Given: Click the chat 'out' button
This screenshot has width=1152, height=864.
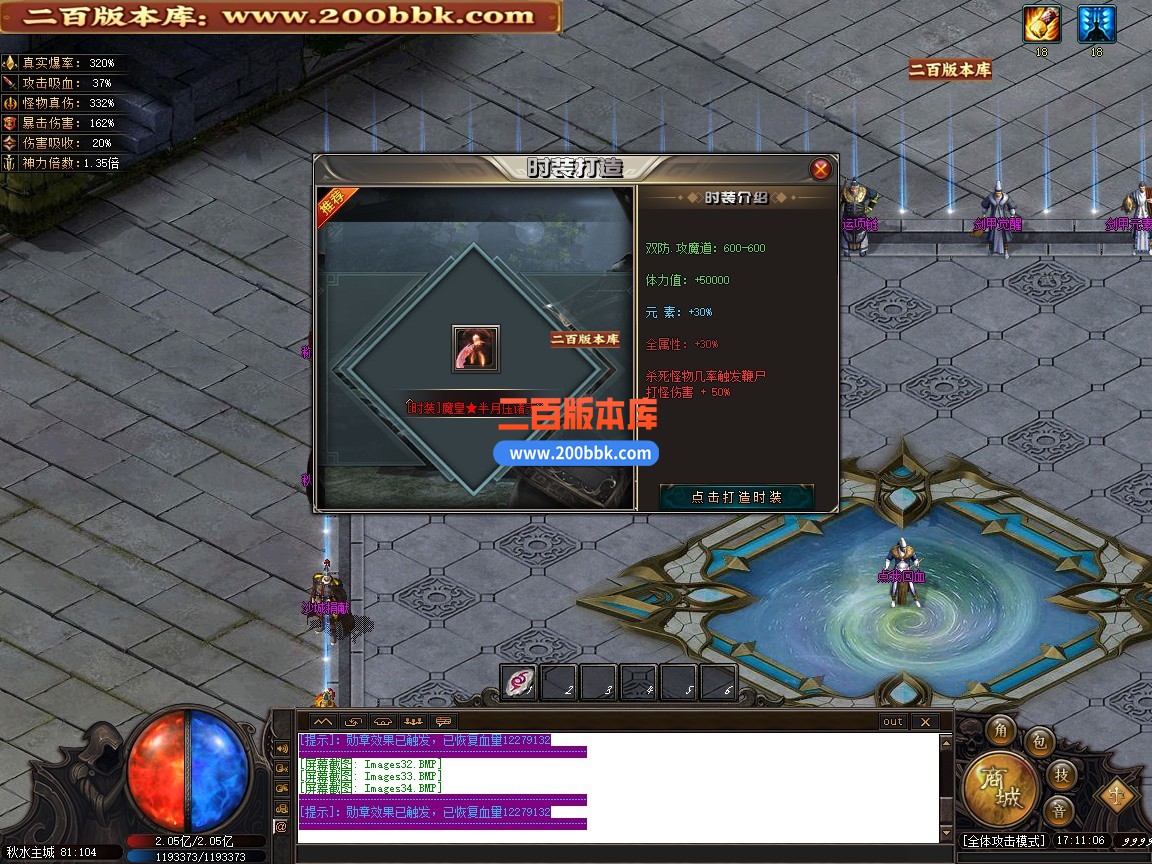Looking at the screenshot, I should pyautogui.click(x=892, y=721).
